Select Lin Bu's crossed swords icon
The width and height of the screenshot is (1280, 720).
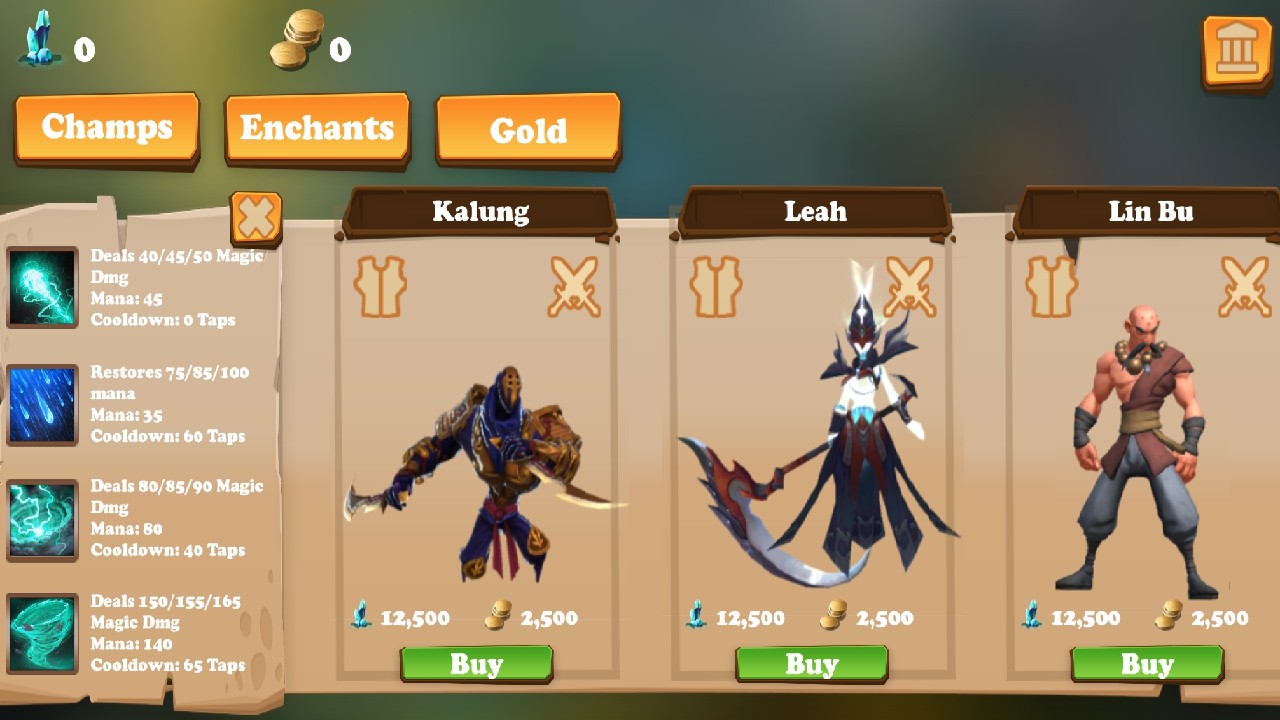[x=1244, y=287]
